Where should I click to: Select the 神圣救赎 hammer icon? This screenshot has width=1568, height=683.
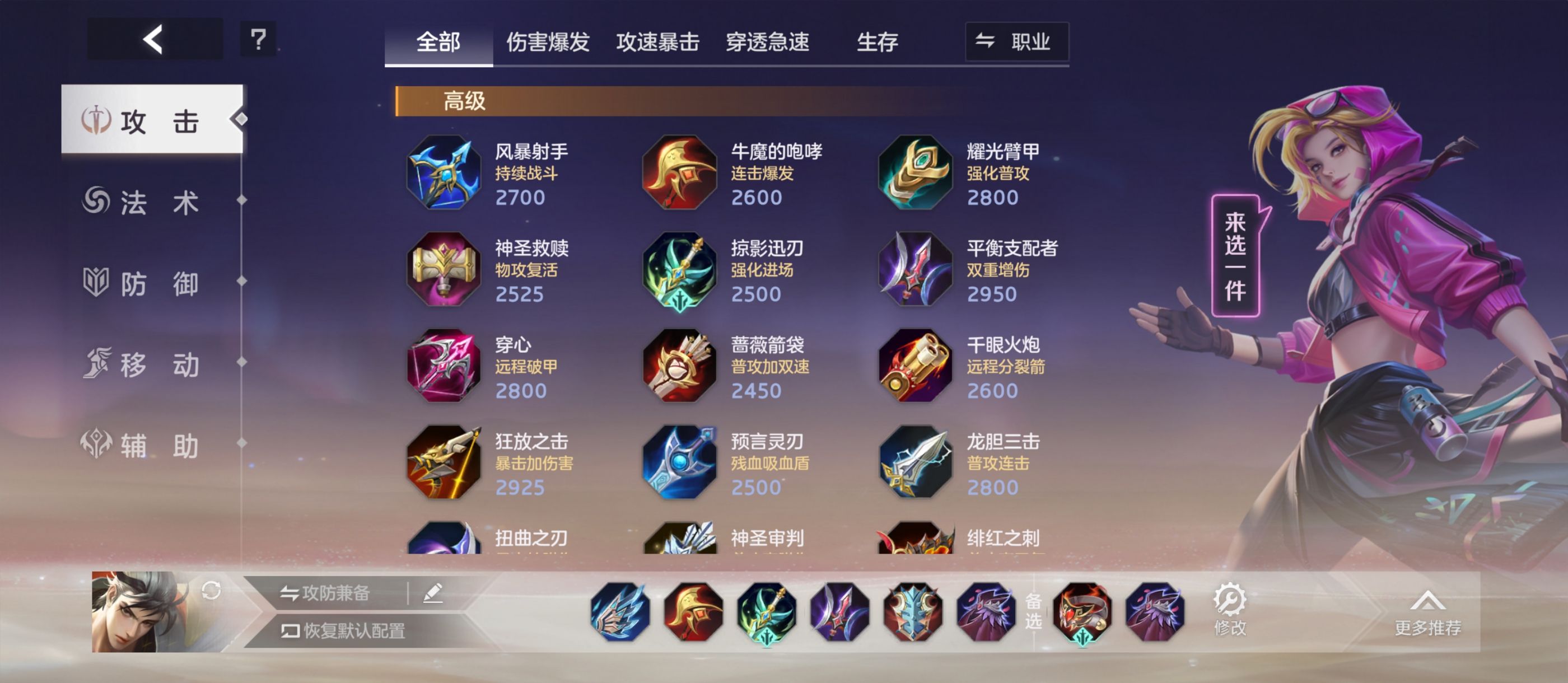[x=443, y=271]
